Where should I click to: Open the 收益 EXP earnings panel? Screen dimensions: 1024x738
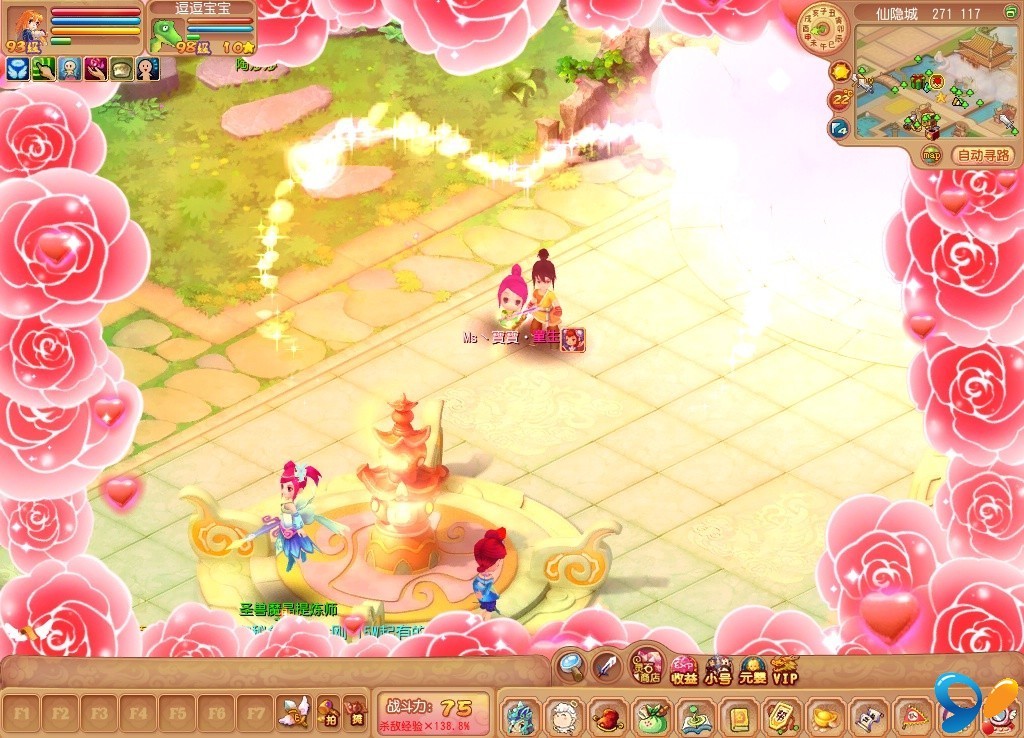click(x=684, y=669)
